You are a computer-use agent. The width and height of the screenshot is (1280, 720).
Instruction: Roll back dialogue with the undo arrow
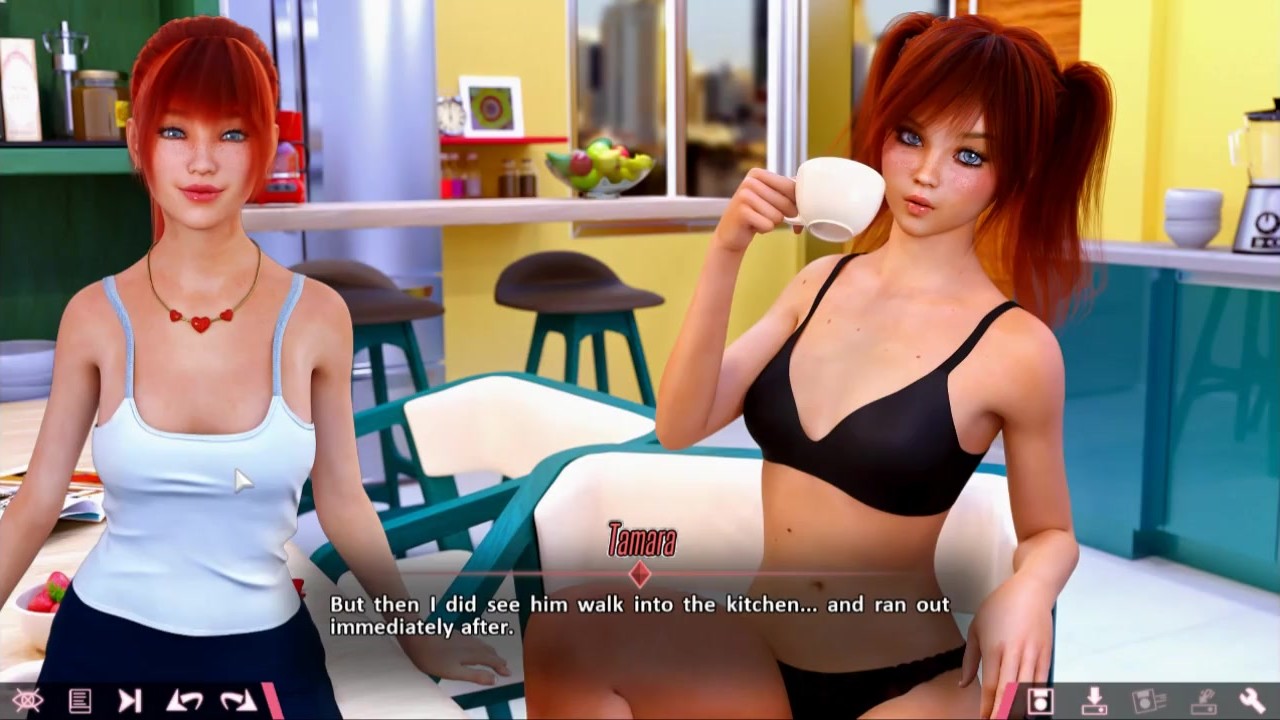(x=184, y=700)
